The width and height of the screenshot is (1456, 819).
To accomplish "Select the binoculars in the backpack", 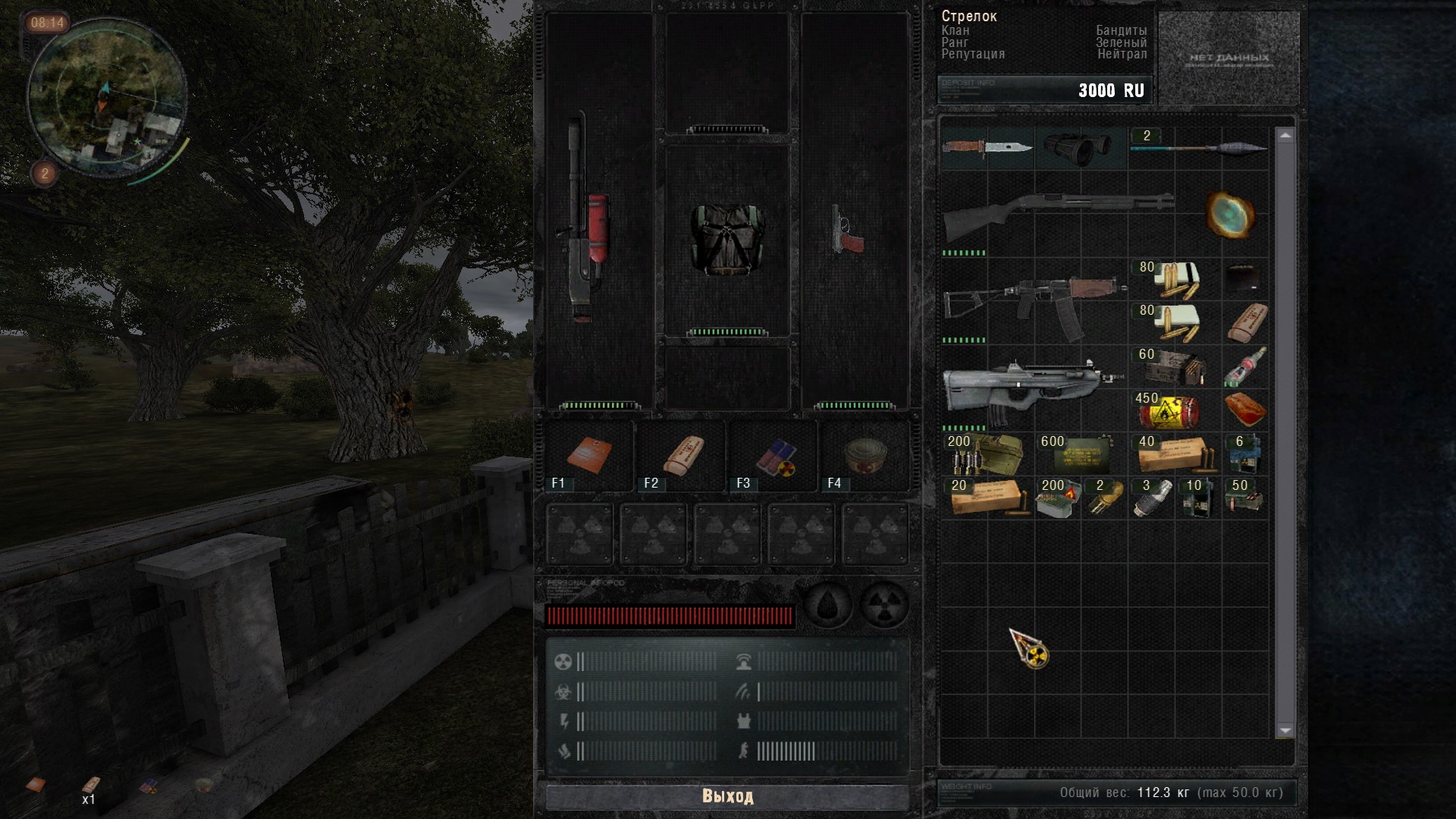I will coord(1081,148).
